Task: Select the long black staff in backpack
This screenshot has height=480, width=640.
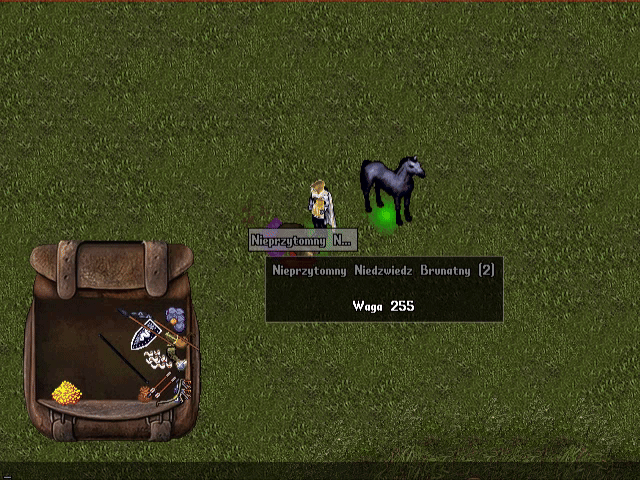Action: 123,358
